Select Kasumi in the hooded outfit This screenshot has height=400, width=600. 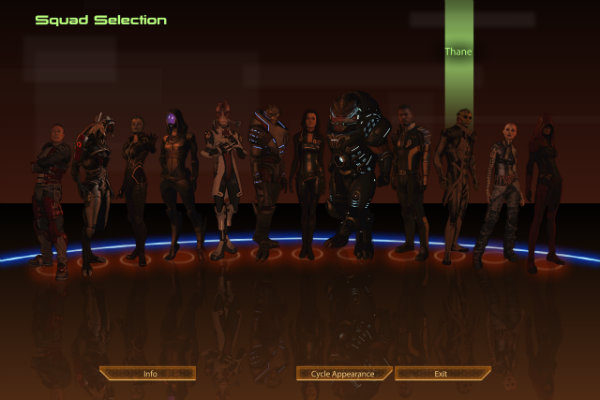[x=135, y=185]
